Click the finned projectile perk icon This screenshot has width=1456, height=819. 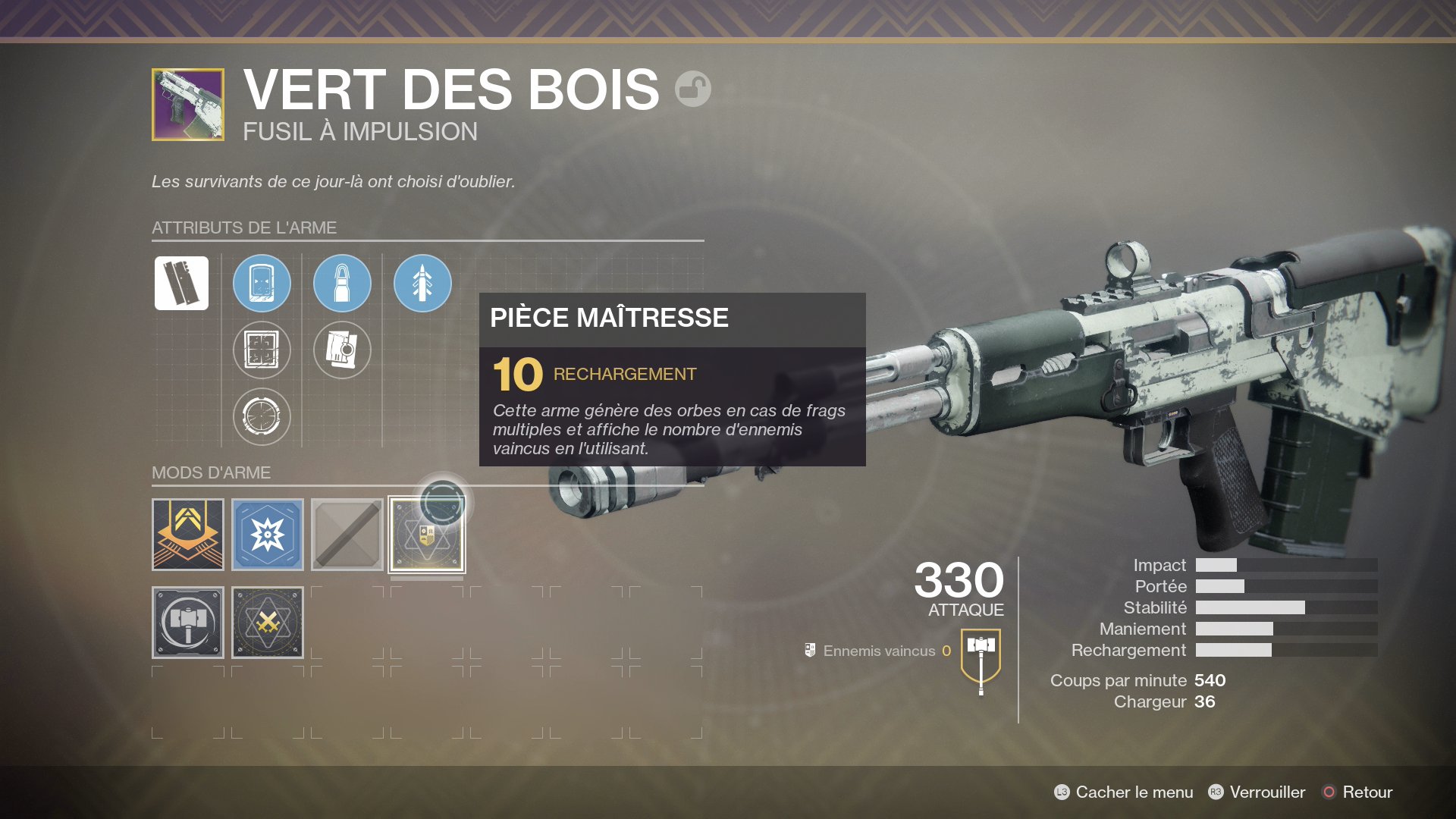pyautogui.click(x=422, y=283)
